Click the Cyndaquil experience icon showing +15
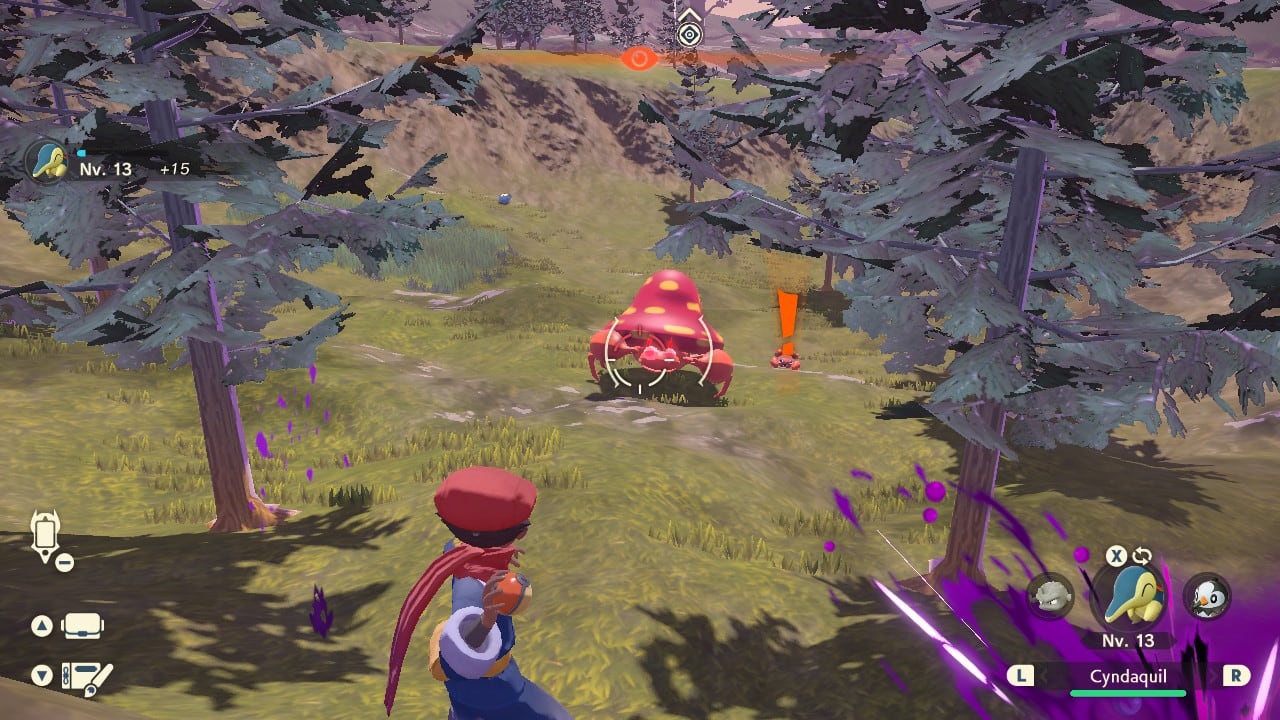The height and width of the screenshot is (720, 1280). [48, 162]
